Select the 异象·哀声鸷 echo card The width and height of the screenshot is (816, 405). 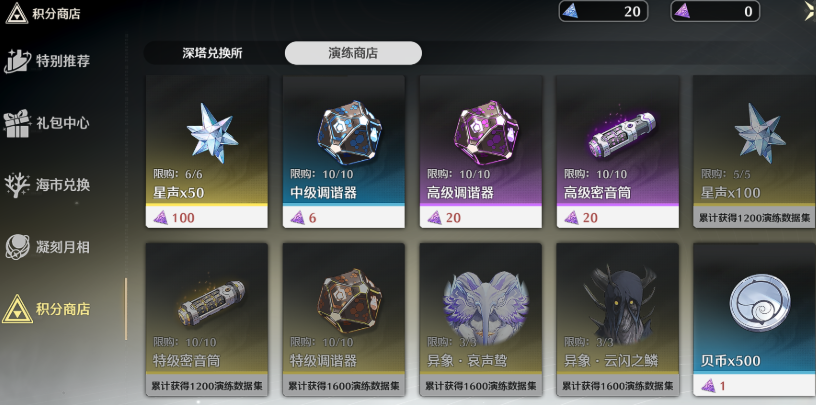point(480,318)
